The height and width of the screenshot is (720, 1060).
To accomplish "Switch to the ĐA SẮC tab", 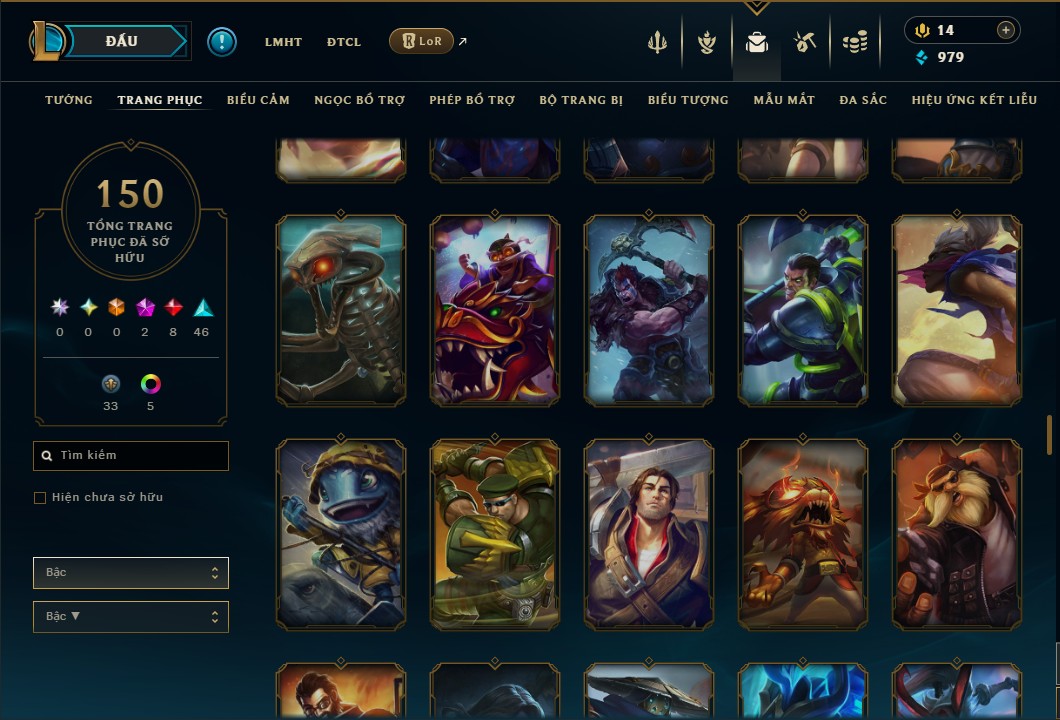I will 863,100.
